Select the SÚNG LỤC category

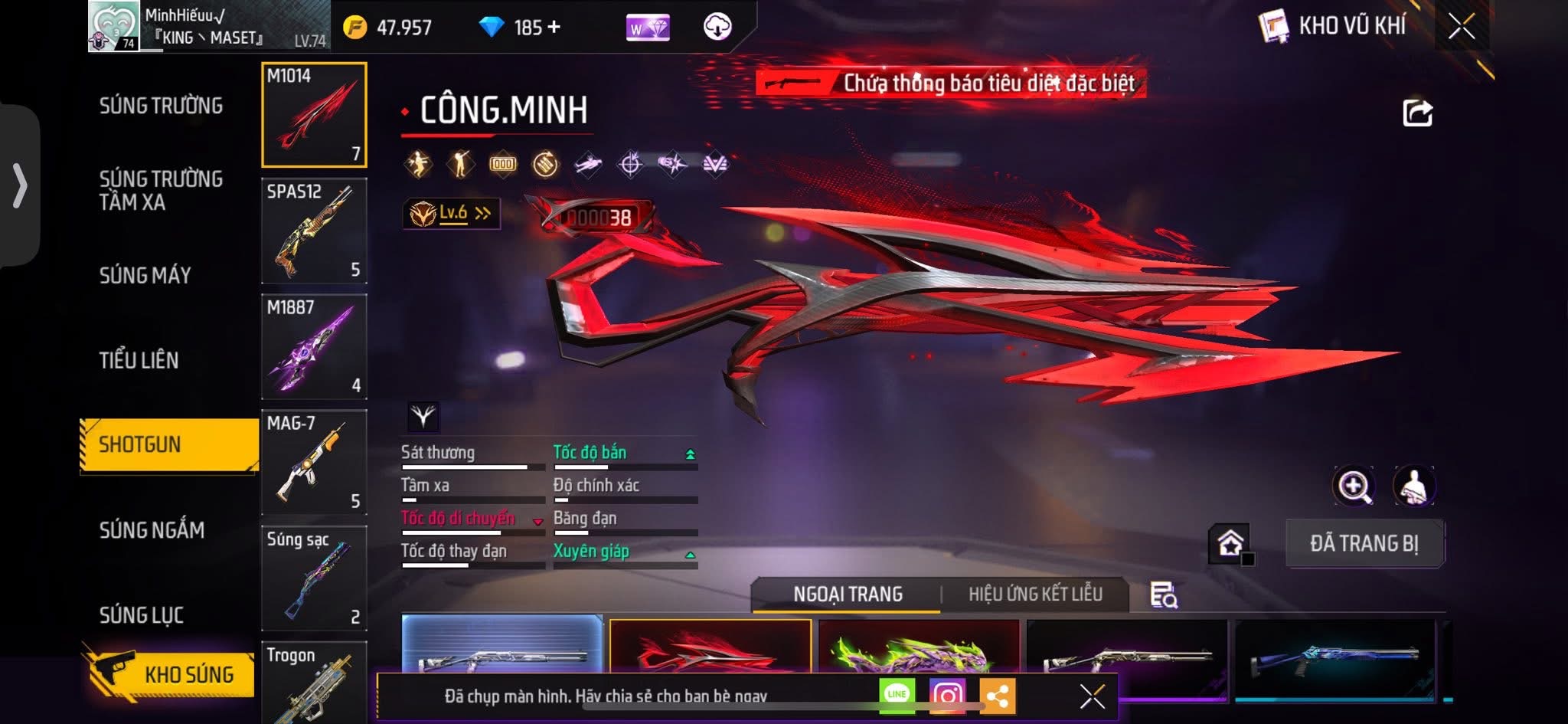click(x=142, y=614)
